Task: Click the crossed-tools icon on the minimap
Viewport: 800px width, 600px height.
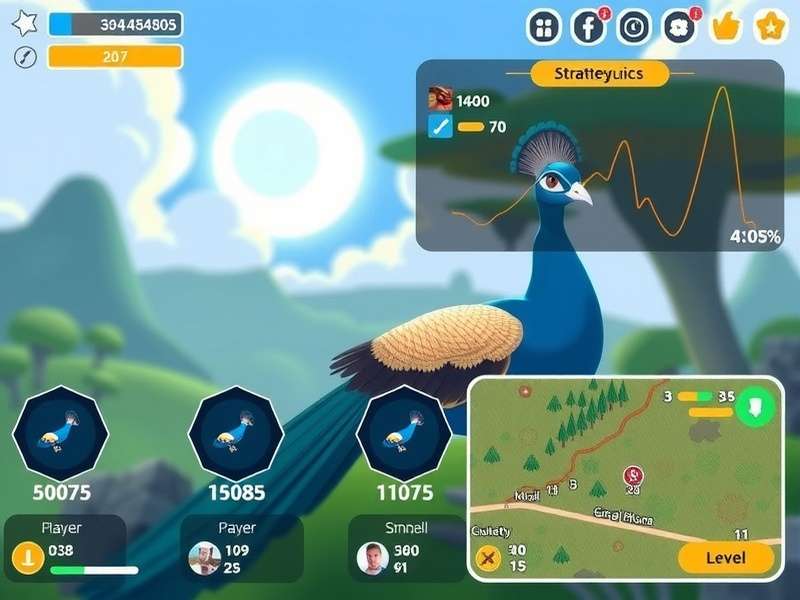Action: click(x=489, y=558)
